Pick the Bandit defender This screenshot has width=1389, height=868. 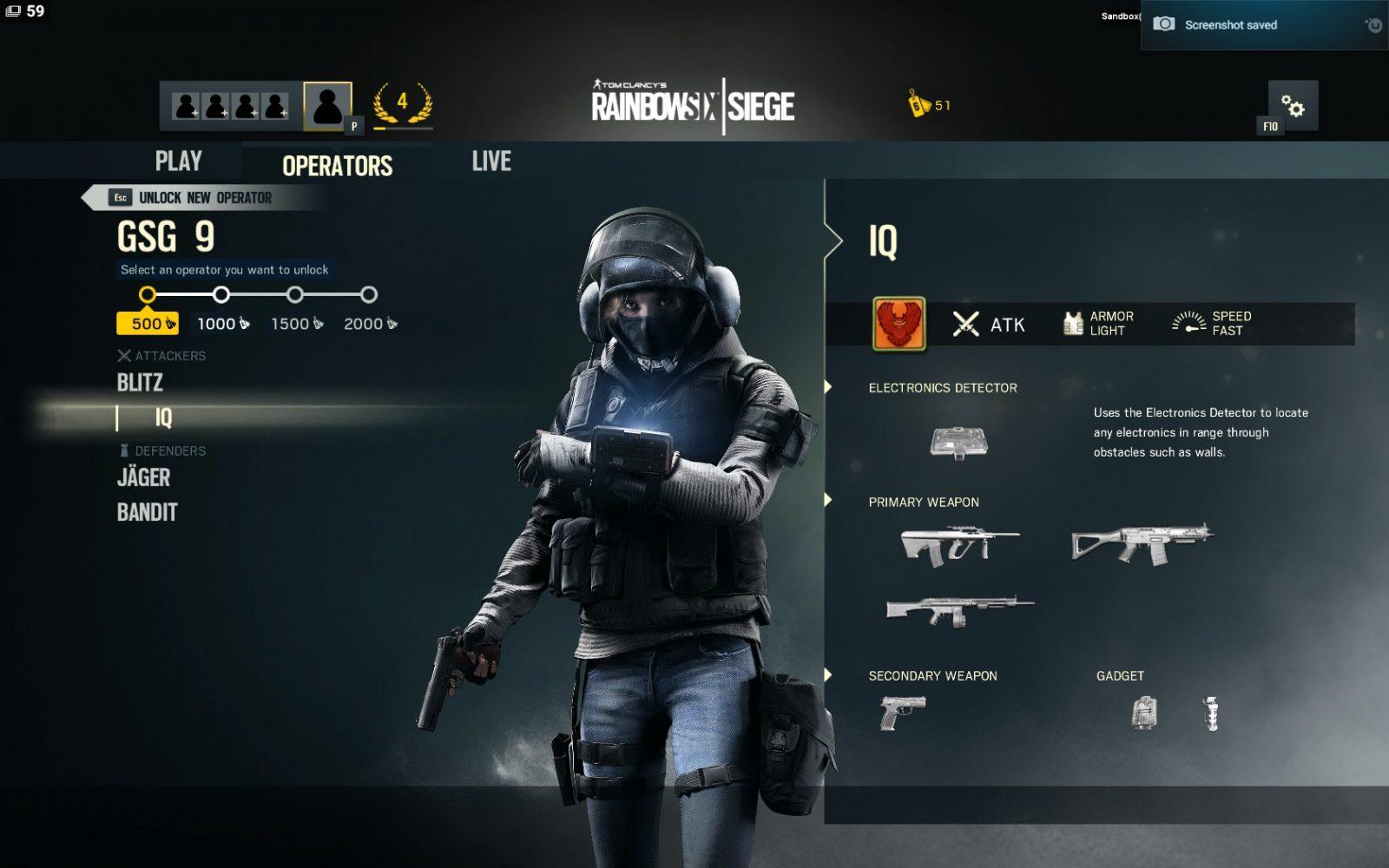click(148, 512)
